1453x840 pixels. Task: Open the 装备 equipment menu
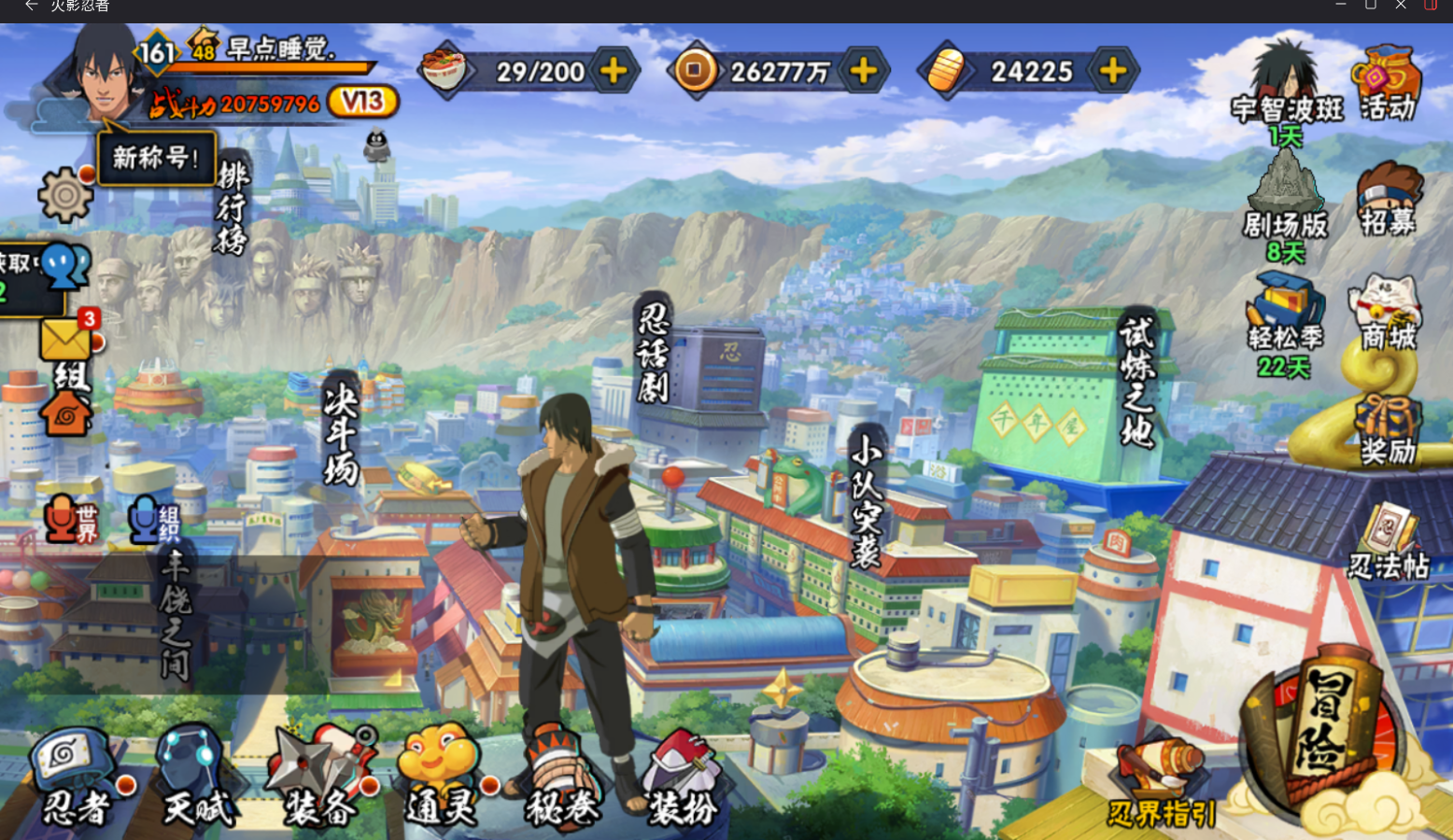pos(319,779)
